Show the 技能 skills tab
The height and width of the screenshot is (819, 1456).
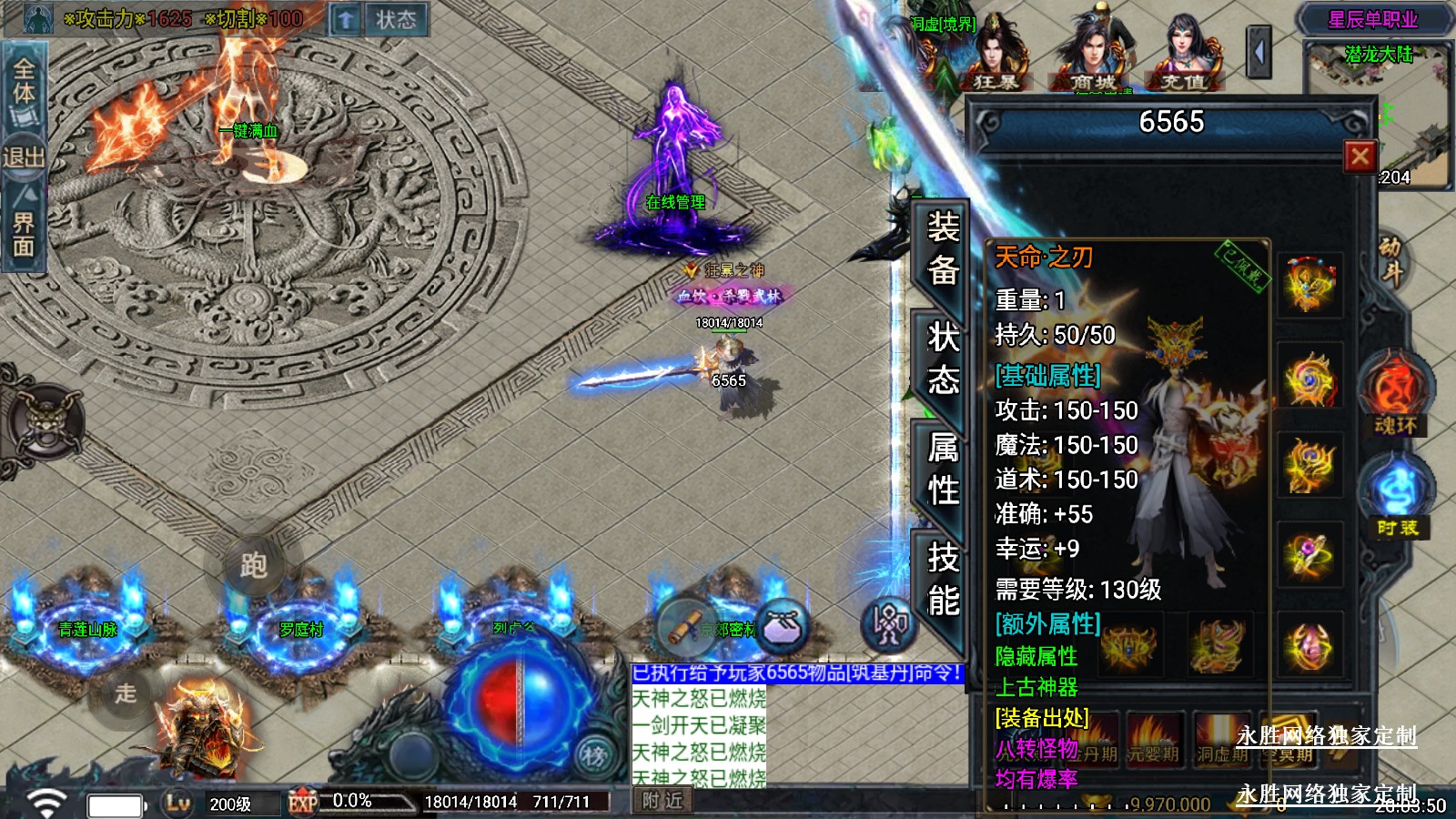coord(943,579)
